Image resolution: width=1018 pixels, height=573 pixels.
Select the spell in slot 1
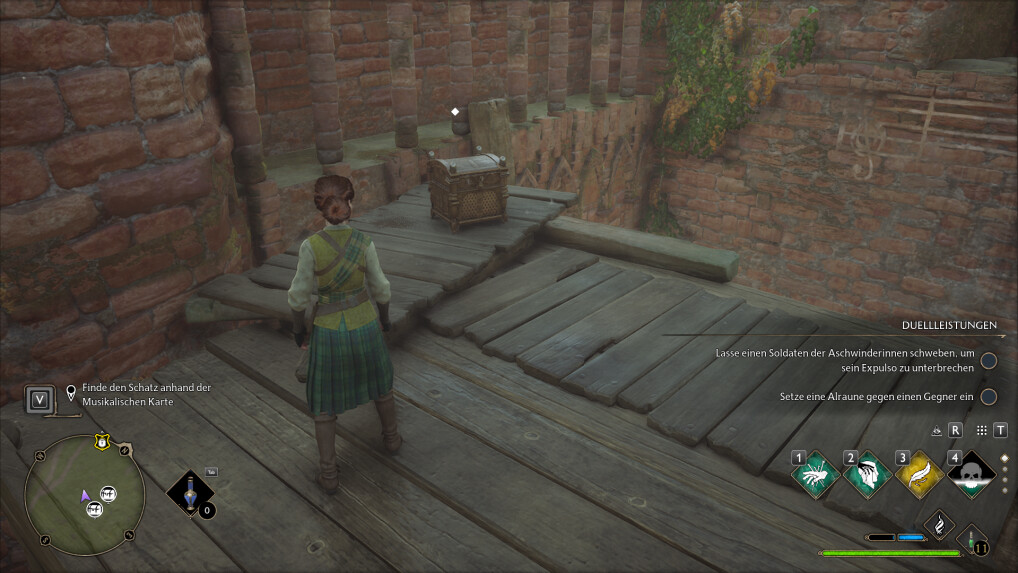816,474
